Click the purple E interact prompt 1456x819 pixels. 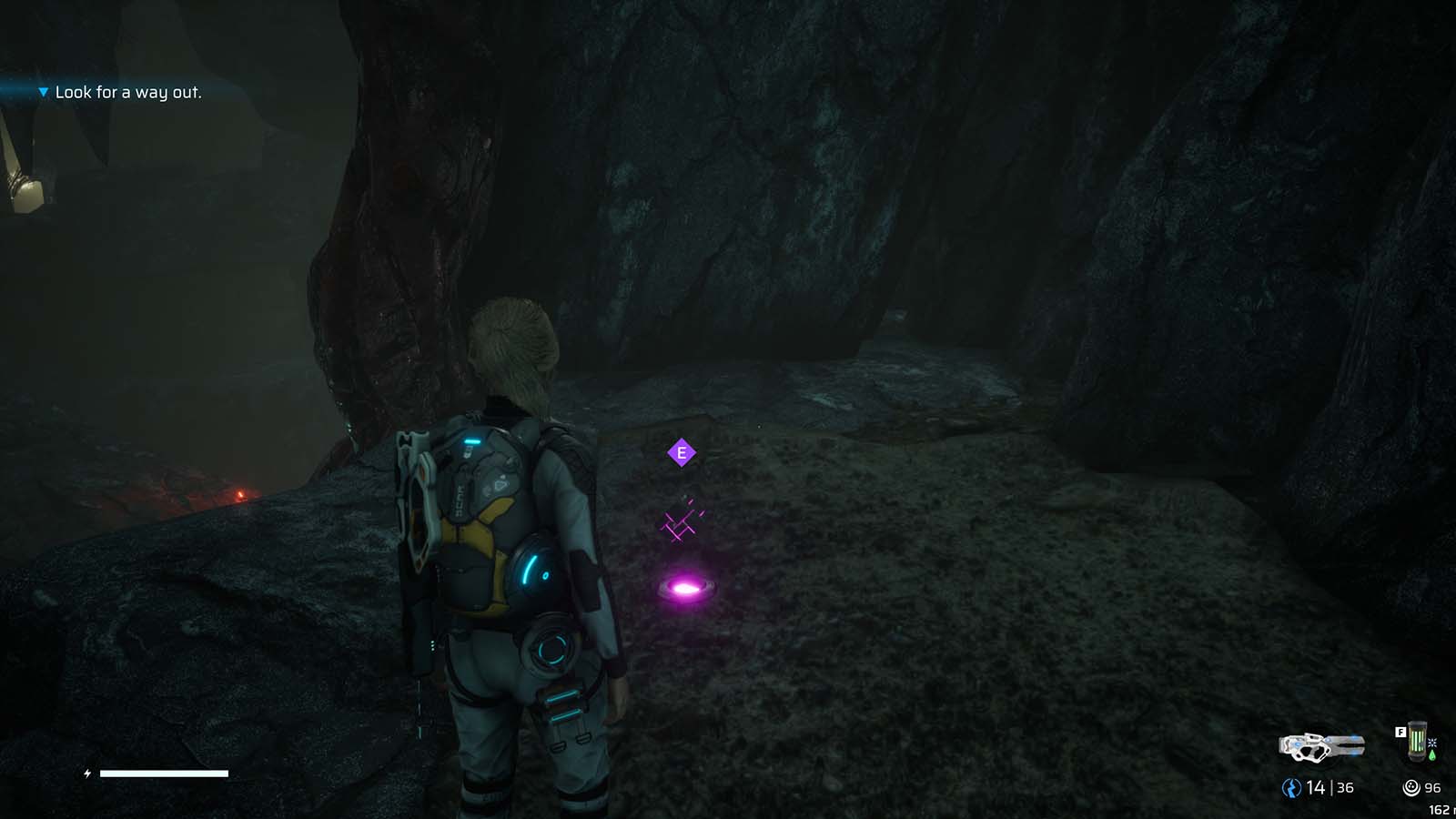[x=682, y=450]
